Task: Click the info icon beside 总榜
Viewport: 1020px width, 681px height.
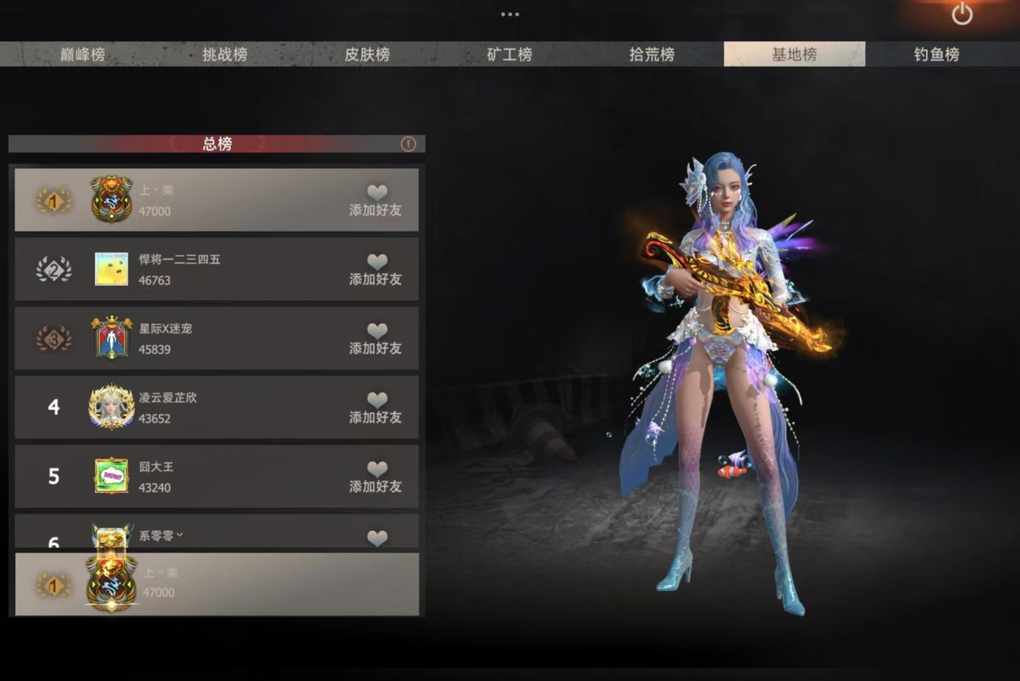Action: 408,144
